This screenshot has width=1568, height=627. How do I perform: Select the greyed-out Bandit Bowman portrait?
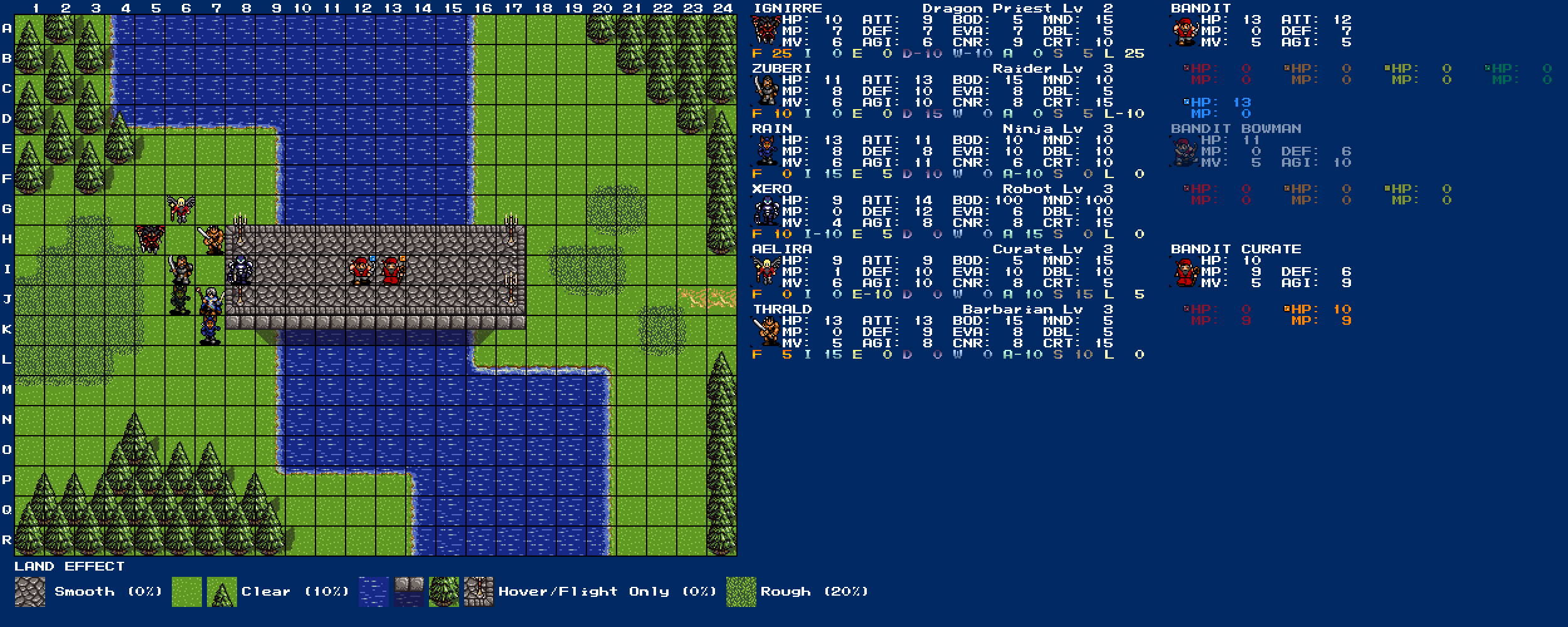tap(1185, 151)
